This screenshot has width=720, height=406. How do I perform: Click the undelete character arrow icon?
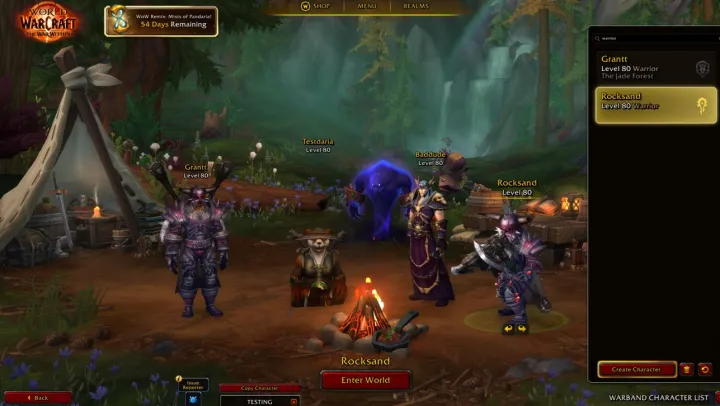pyautogui.click(x=704, y=369)
